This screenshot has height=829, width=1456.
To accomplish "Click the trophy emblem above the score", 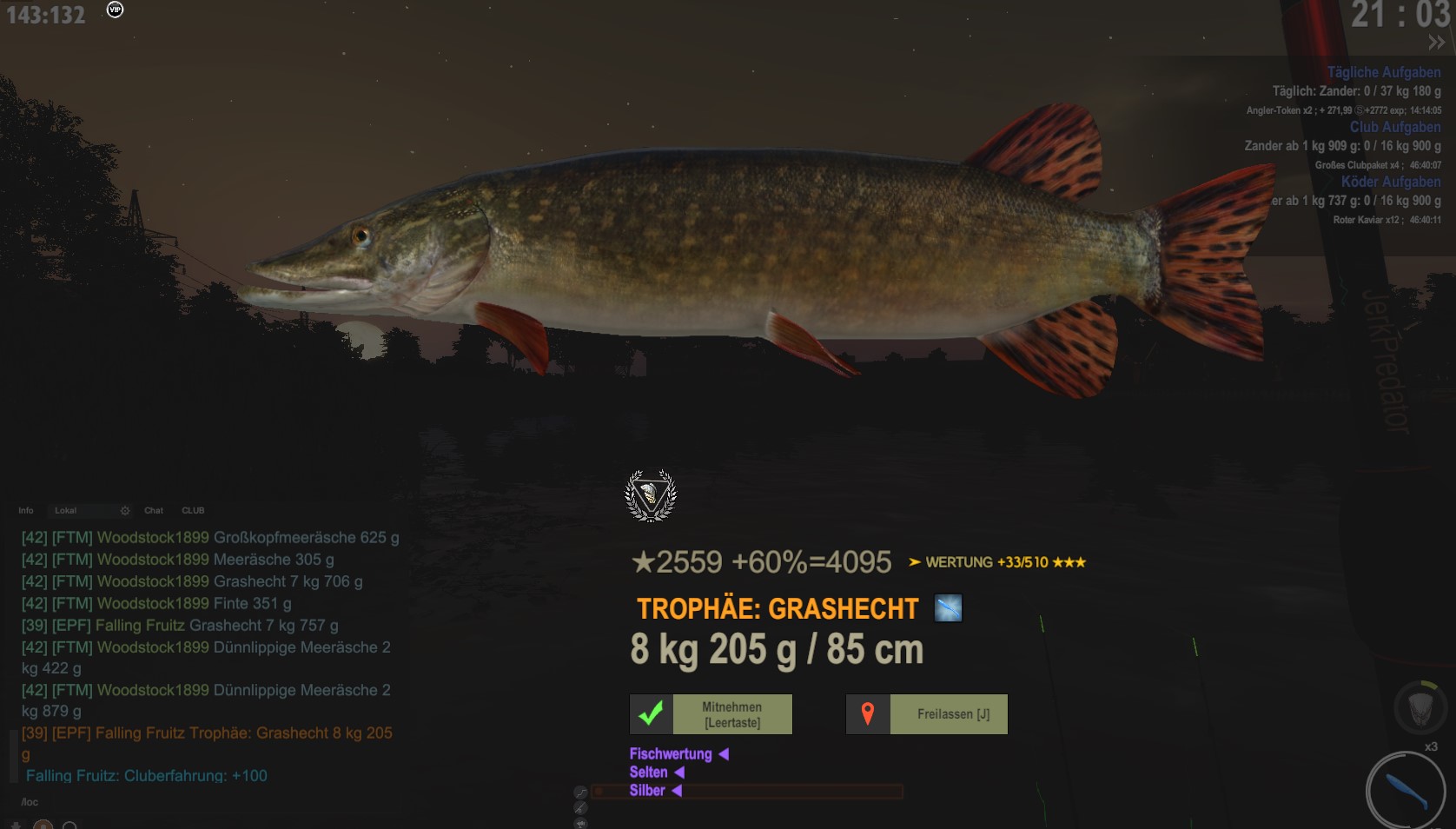I will click(x=651, y=495).
